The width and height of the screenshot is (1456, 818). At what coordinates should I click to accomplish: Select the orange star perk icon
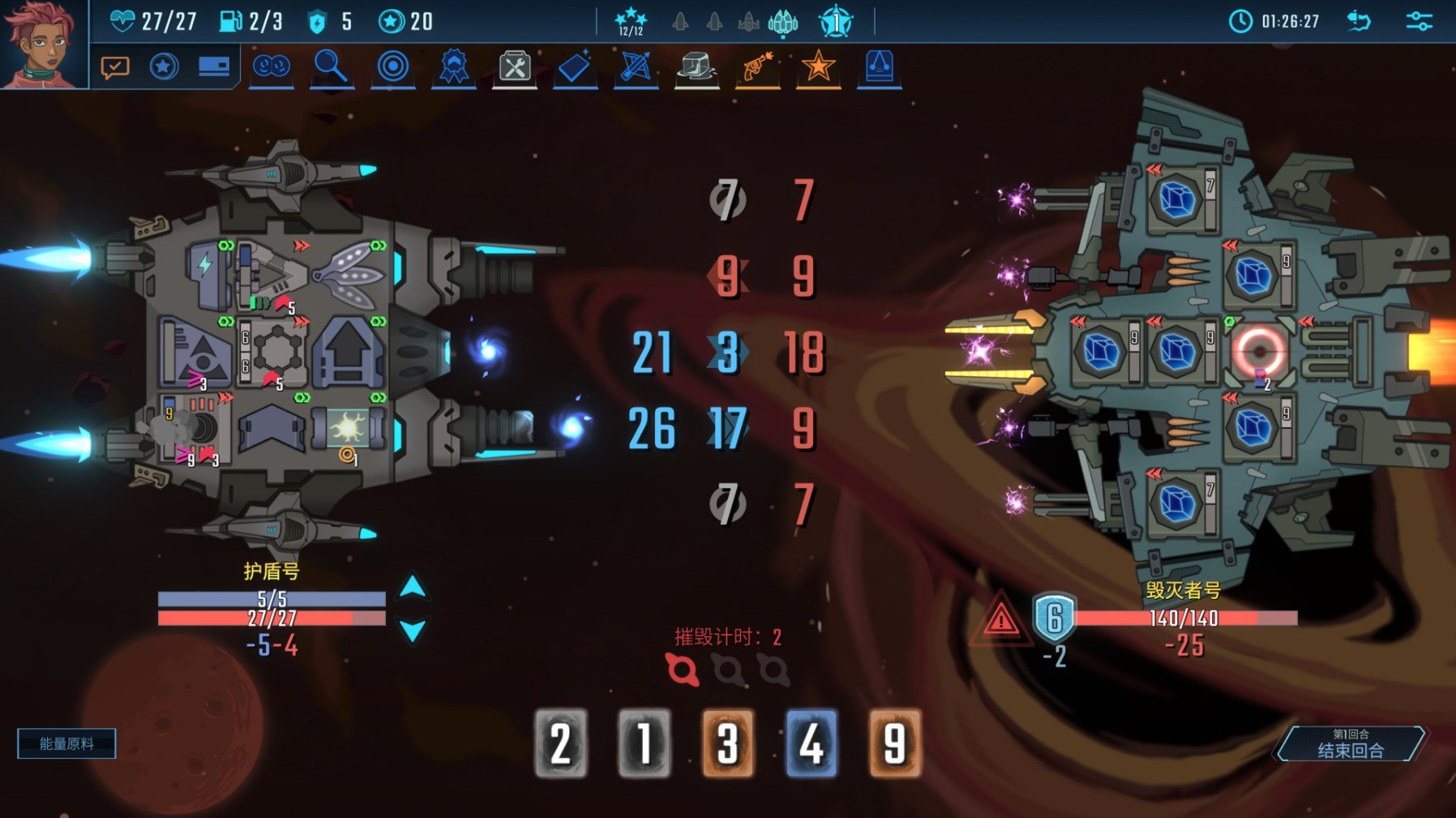[818, 66]
